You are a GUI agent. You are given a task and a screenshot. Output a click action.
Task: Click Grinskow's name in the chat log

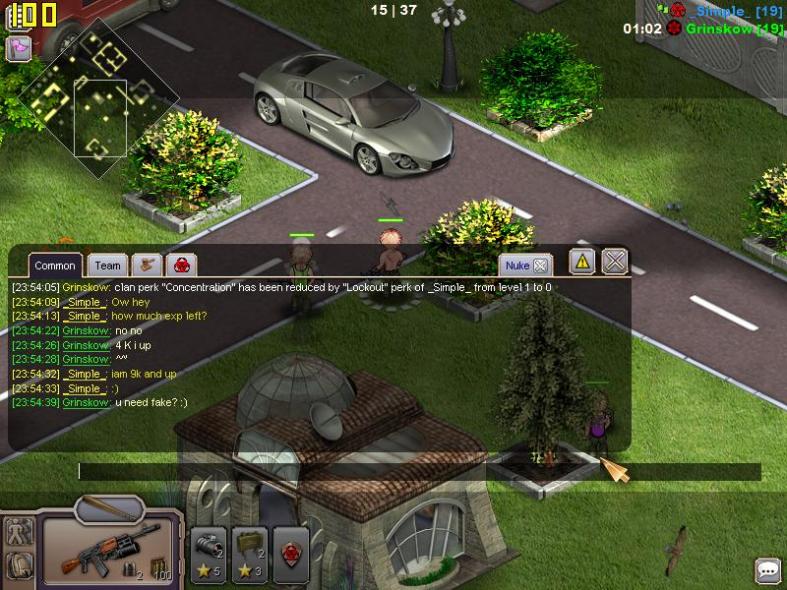(x=86, y=288)
